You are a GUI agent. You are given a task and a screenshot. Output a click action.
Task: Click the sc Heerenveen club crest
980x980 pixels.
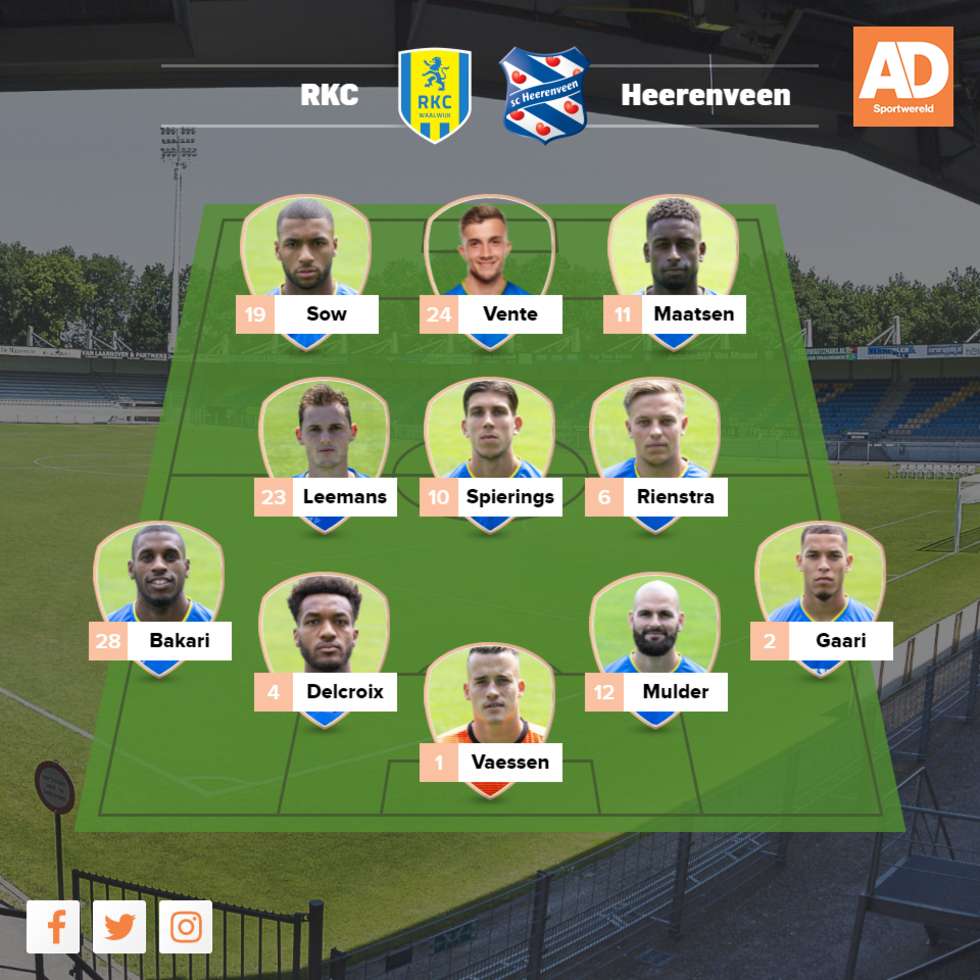pos(544,95)
